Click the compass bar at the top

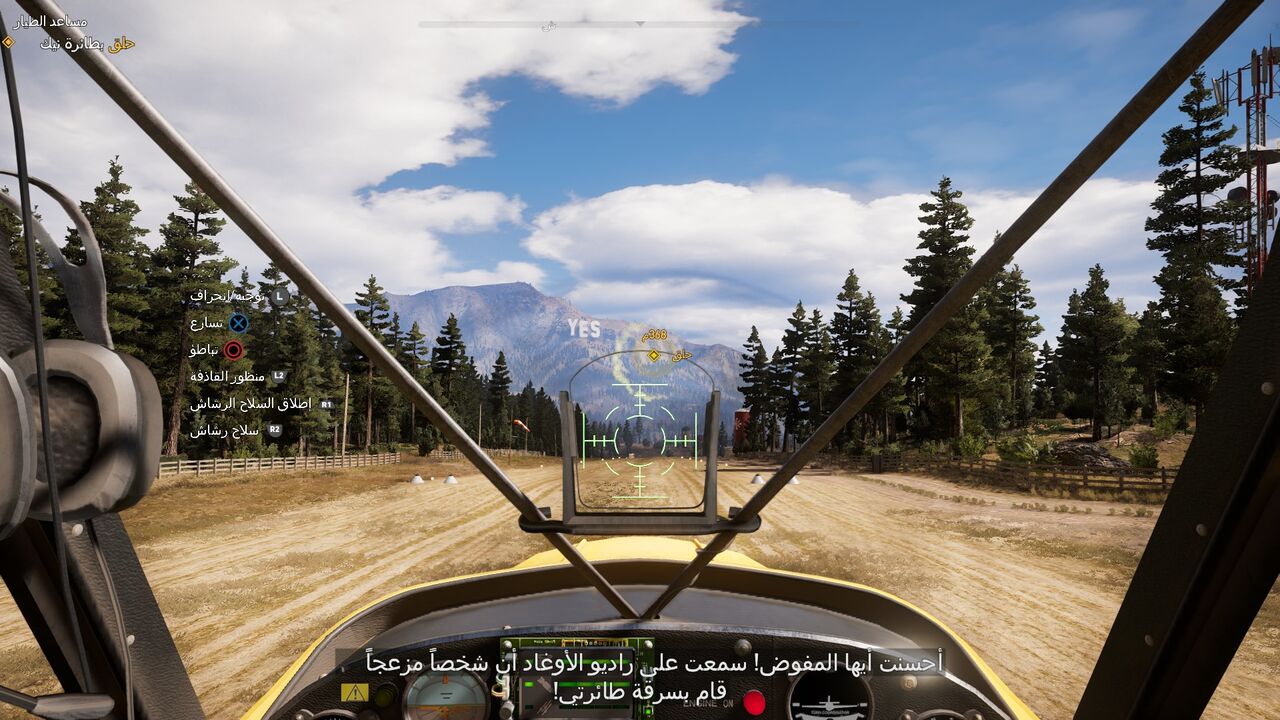[x=638, y=24]
